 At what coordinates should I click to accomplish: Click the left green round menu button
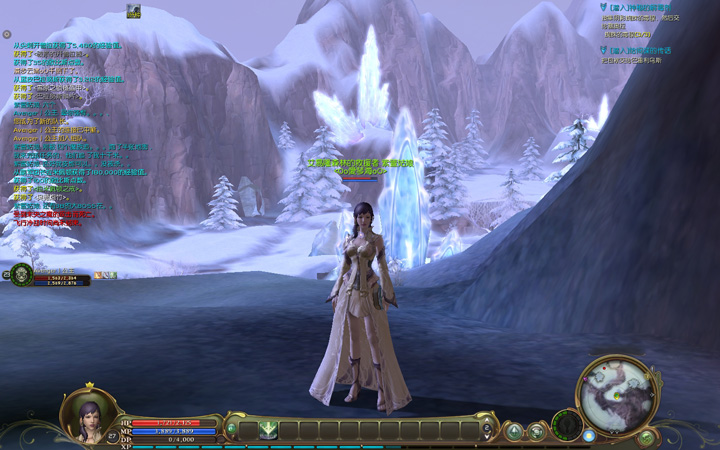tap(514, 431)
